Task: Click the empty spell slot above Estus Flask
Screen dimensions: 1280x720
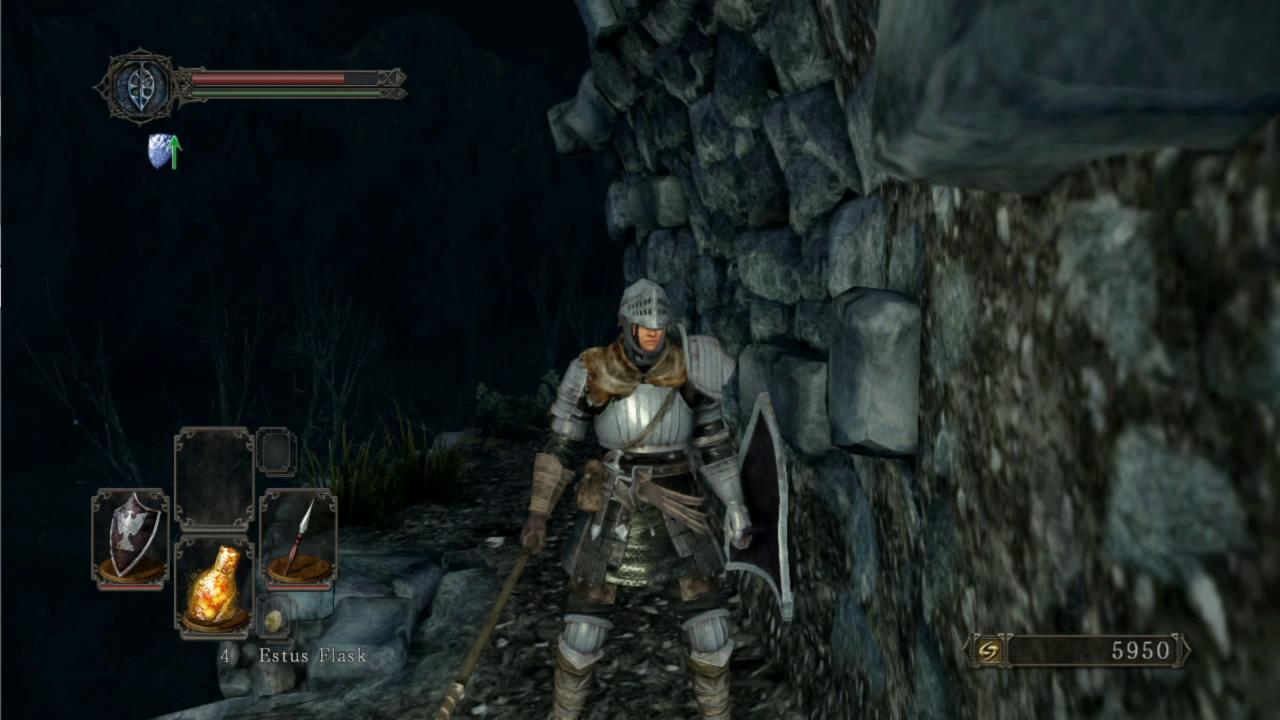Action: [214, 478]
